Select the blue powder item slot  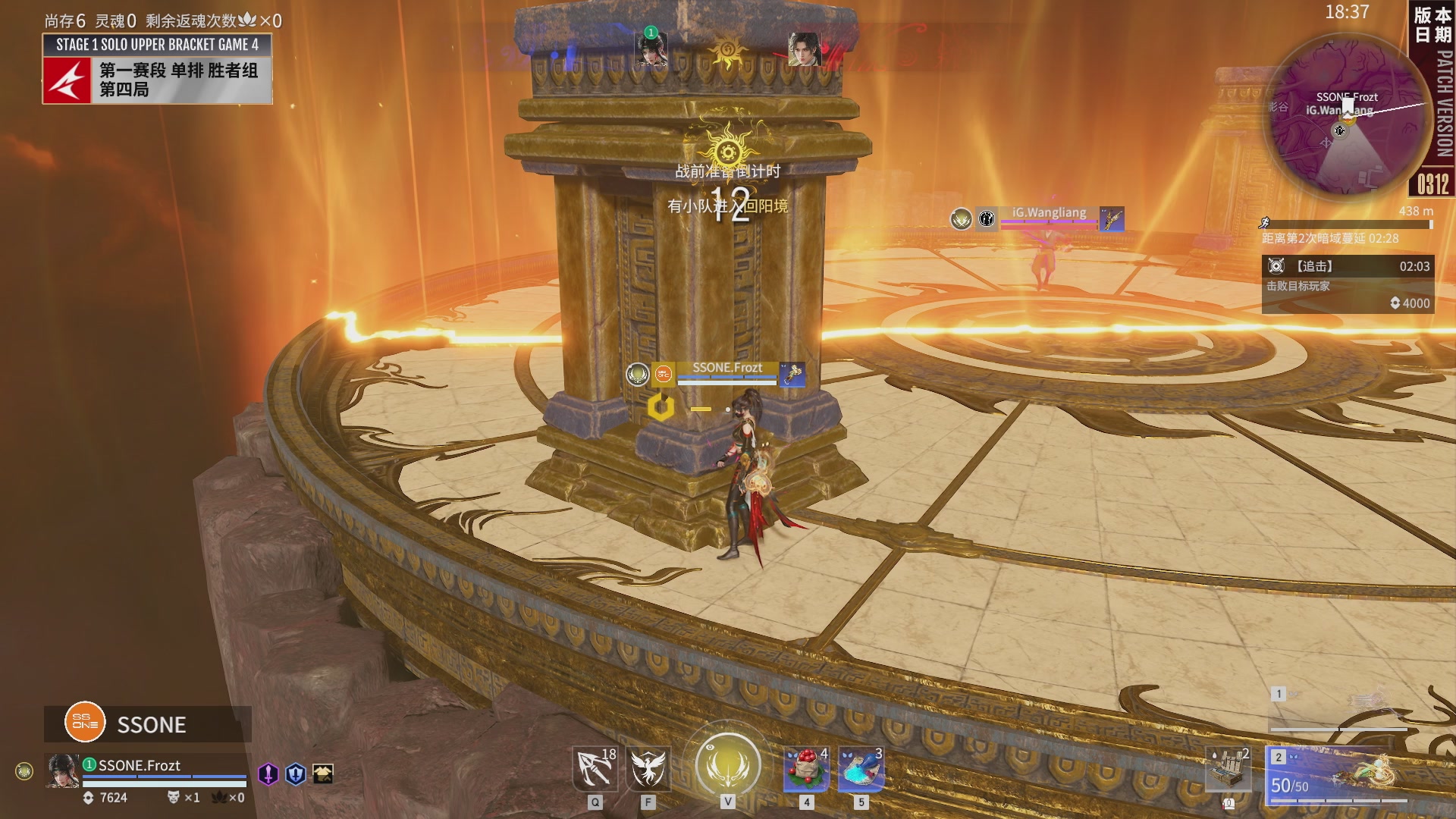tap(861, 769)
